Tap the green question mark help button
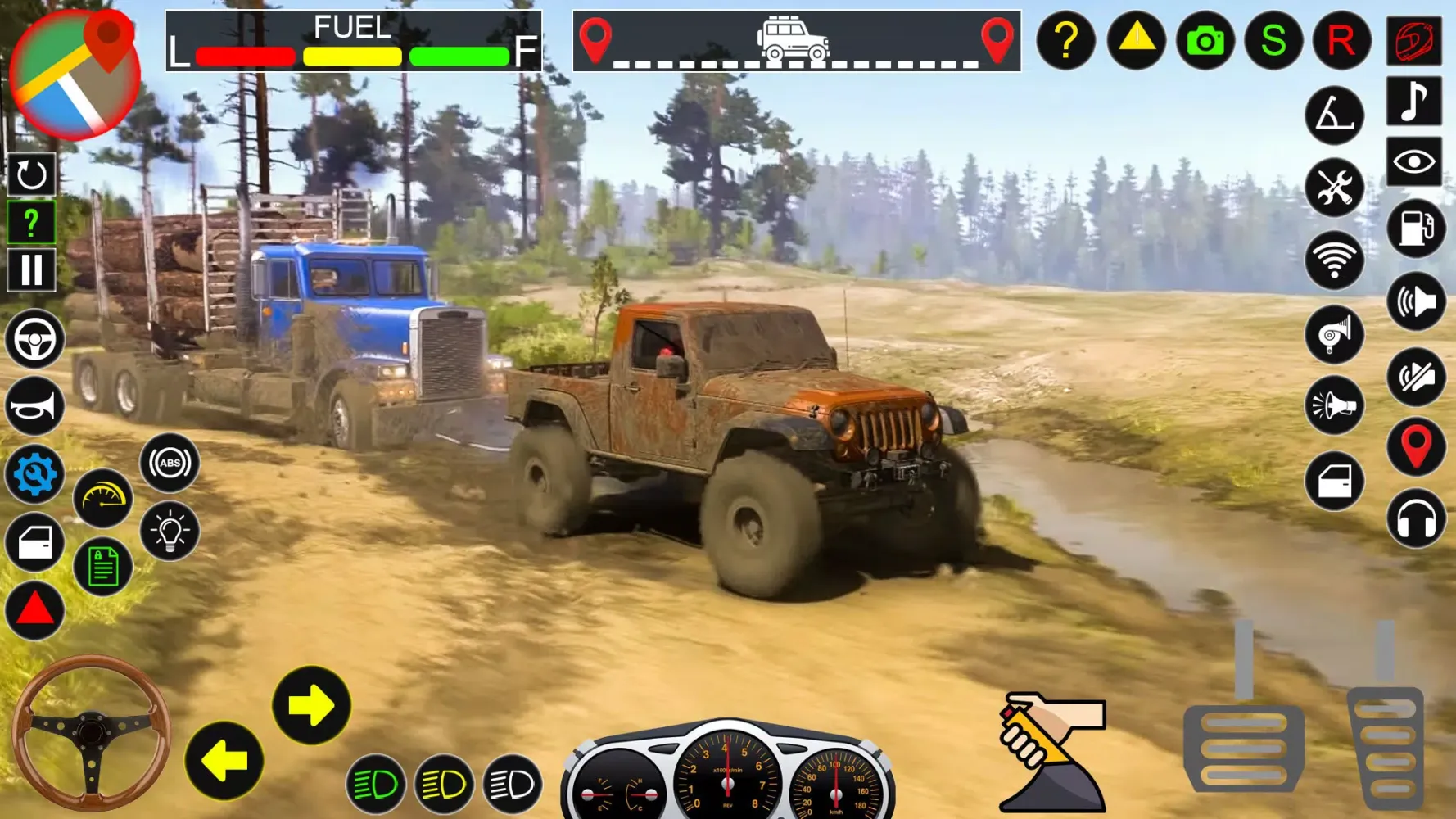This screenshot has width=1456, height=819. click(31, 222)
